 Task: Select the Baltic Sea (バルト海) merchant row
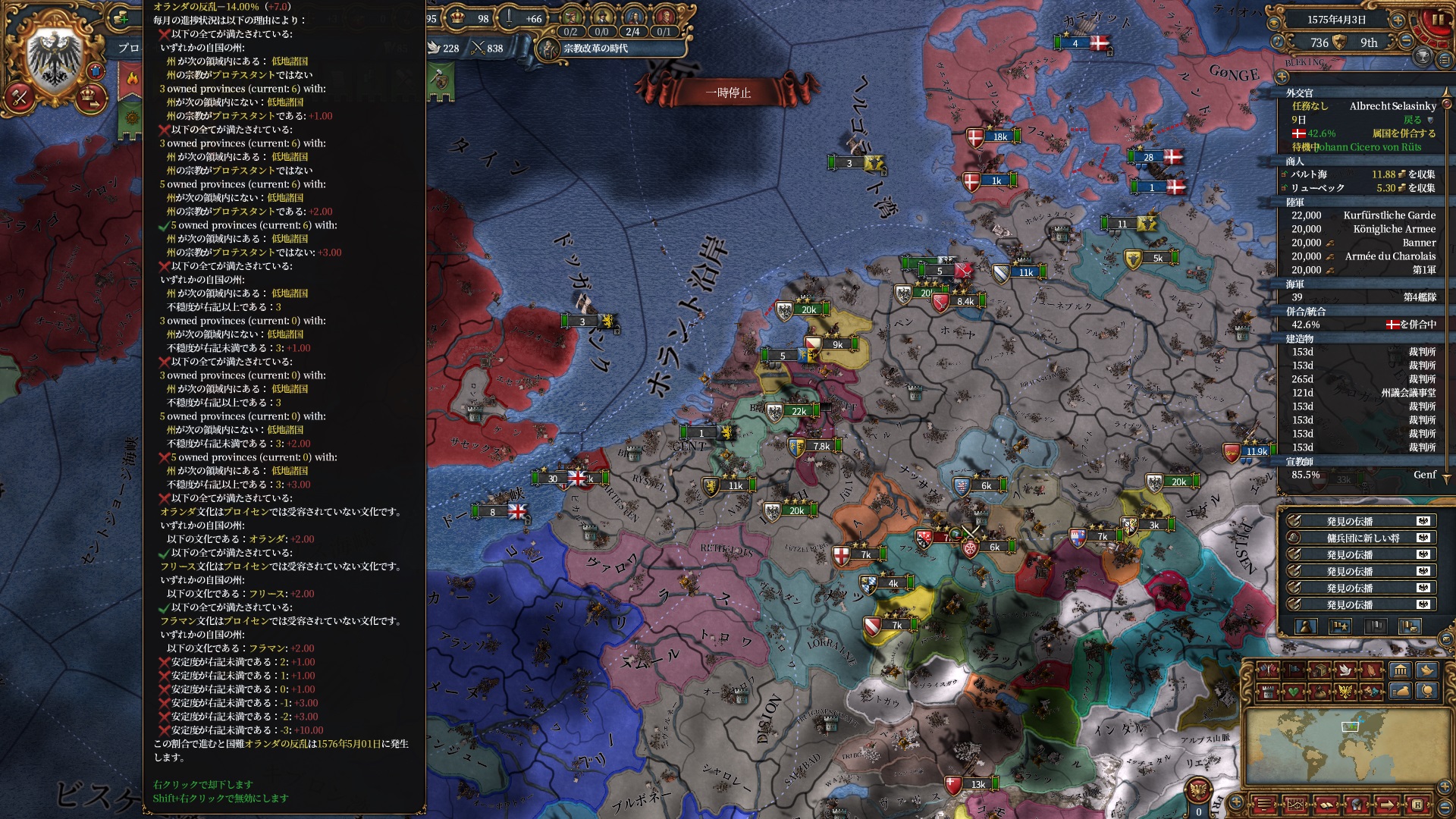click(x=1363, y=174)
